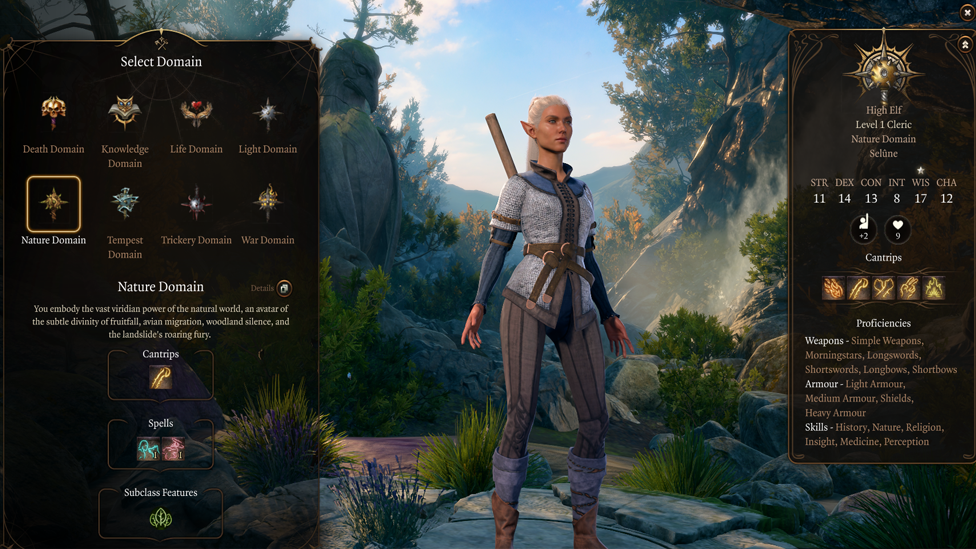Select the Light Domain subclass

click(x=267, y=113)
